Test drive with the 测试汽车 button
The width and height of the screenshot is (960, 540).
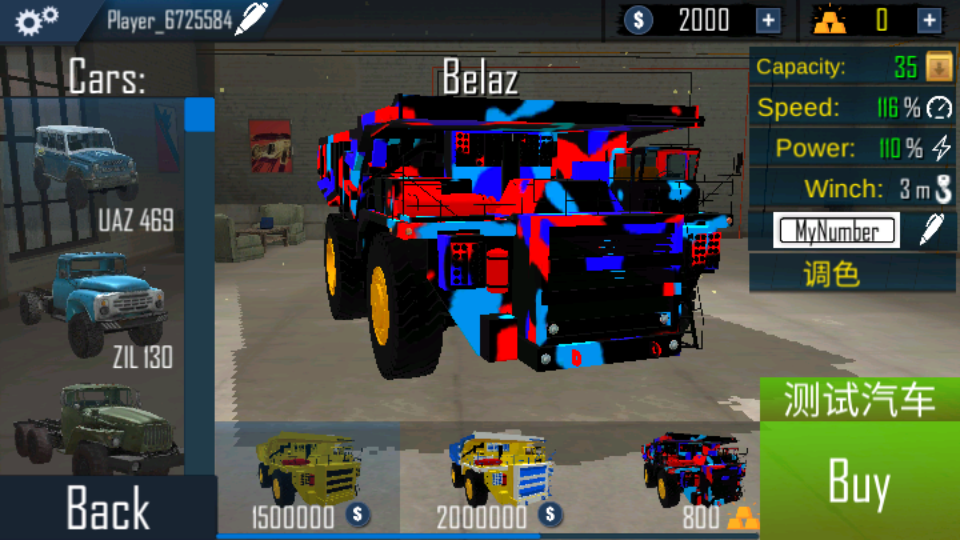[859, 400]
